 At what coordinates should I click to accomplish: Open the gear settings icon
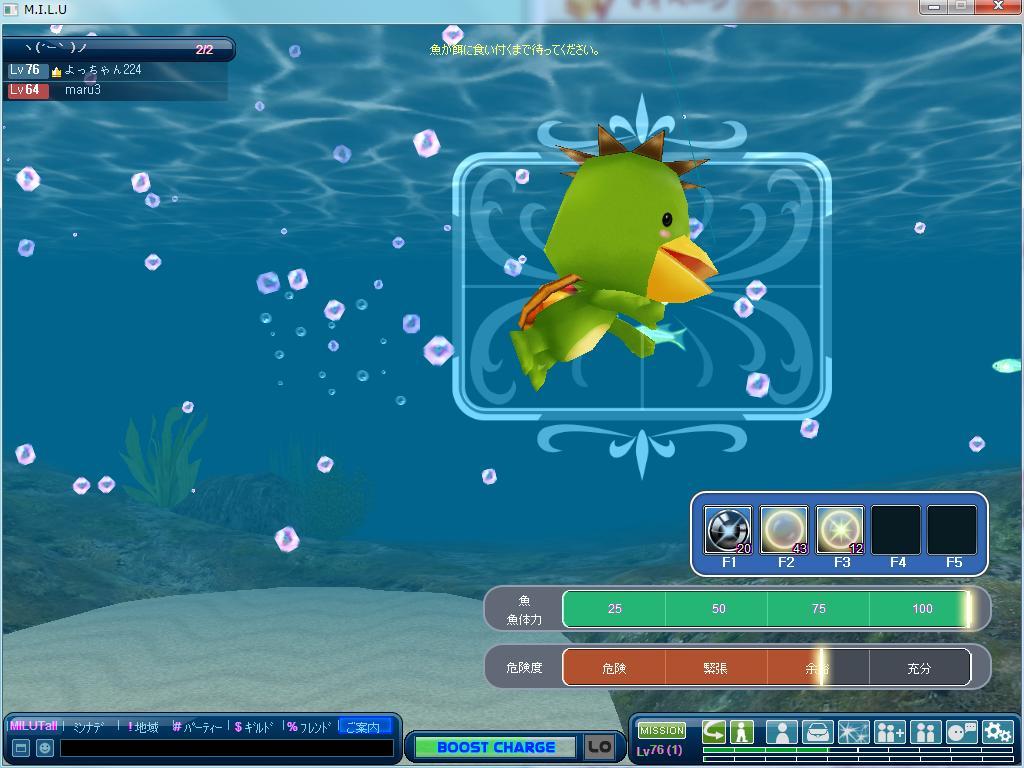pos(997,732)
